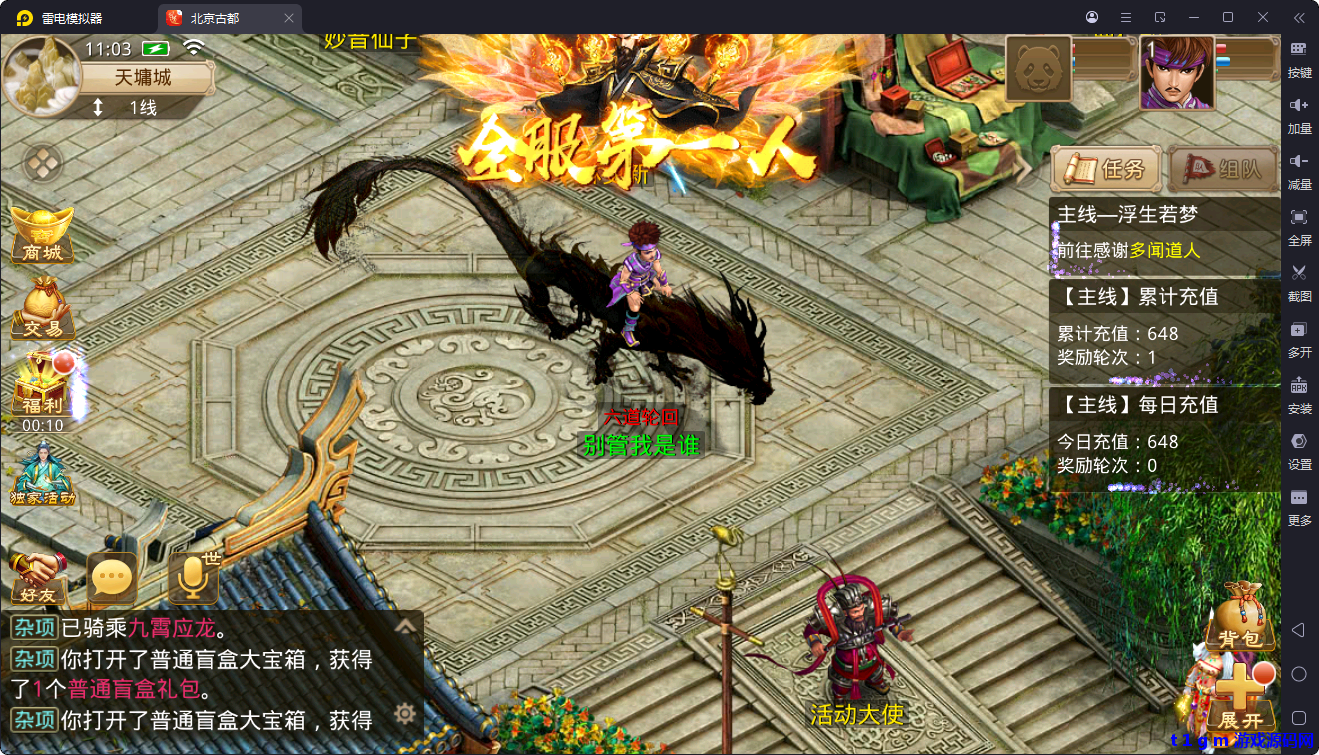The image size is (1319, 755).
Task: Switch to the 任务 quest tab
Action: [1106, 169]
